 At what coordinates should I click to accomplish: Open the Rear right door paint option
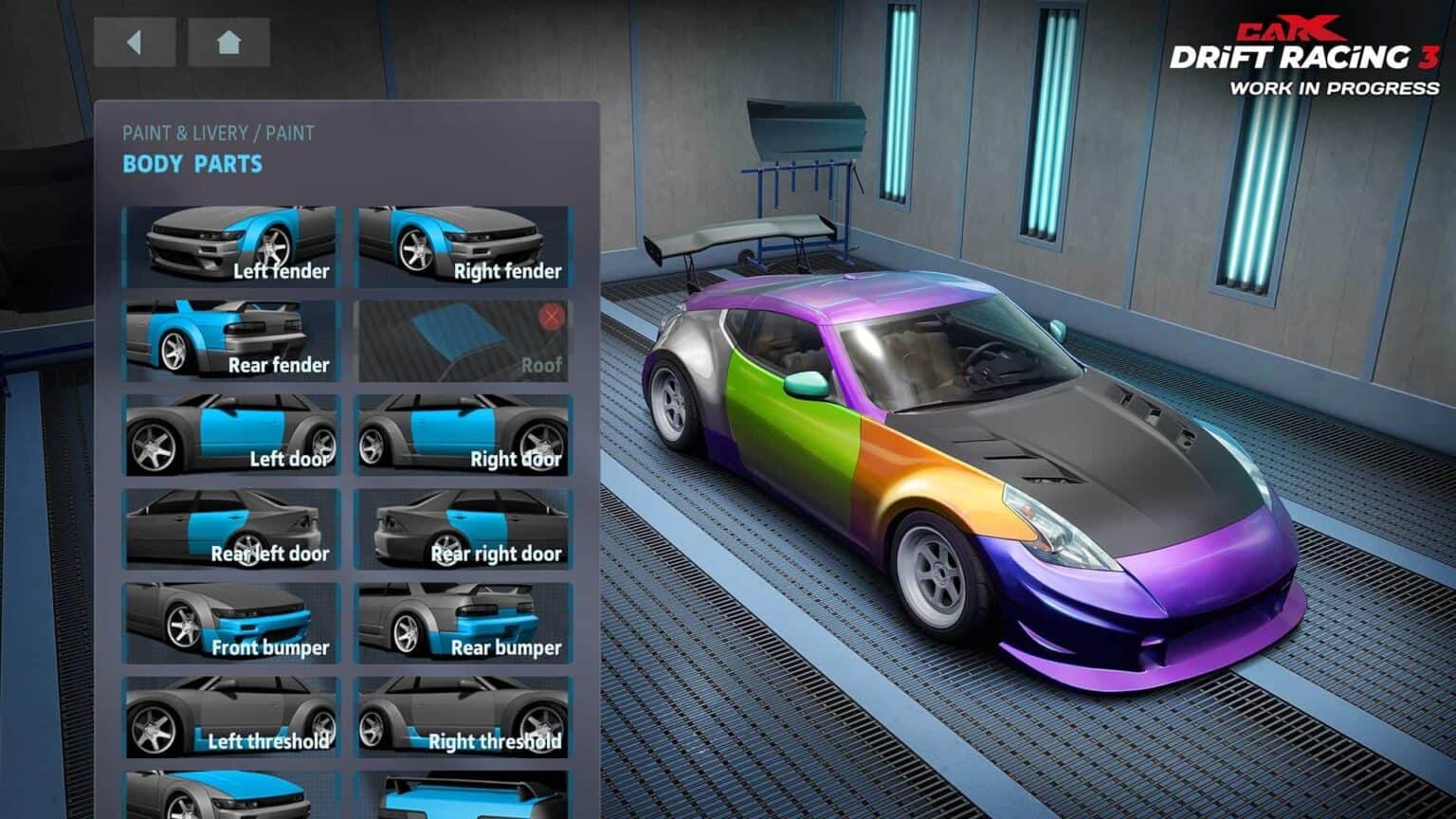(463, 531)
